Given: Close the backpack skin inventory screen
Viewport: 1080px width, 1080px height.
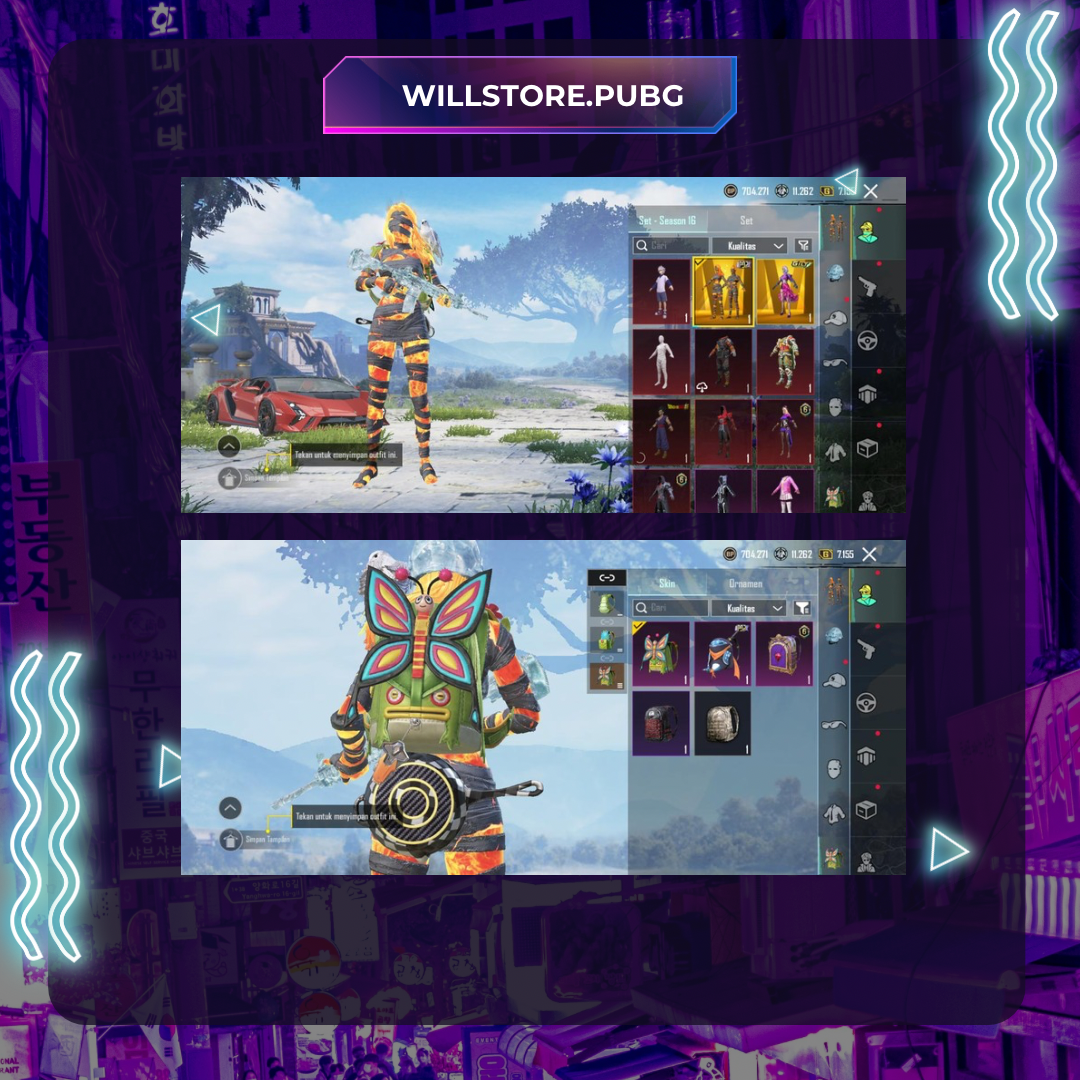Looking at the screenshot, I should click(869, 554).
